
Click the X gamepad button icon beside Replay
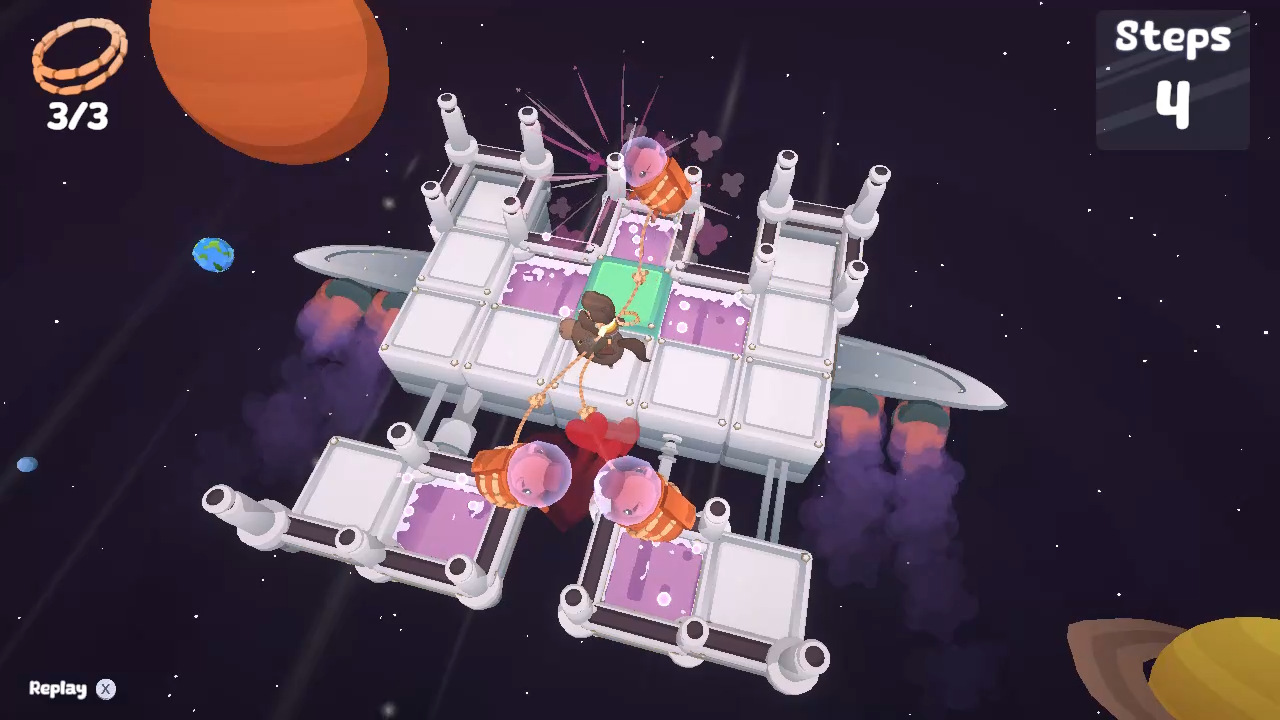tap(104, 689)
